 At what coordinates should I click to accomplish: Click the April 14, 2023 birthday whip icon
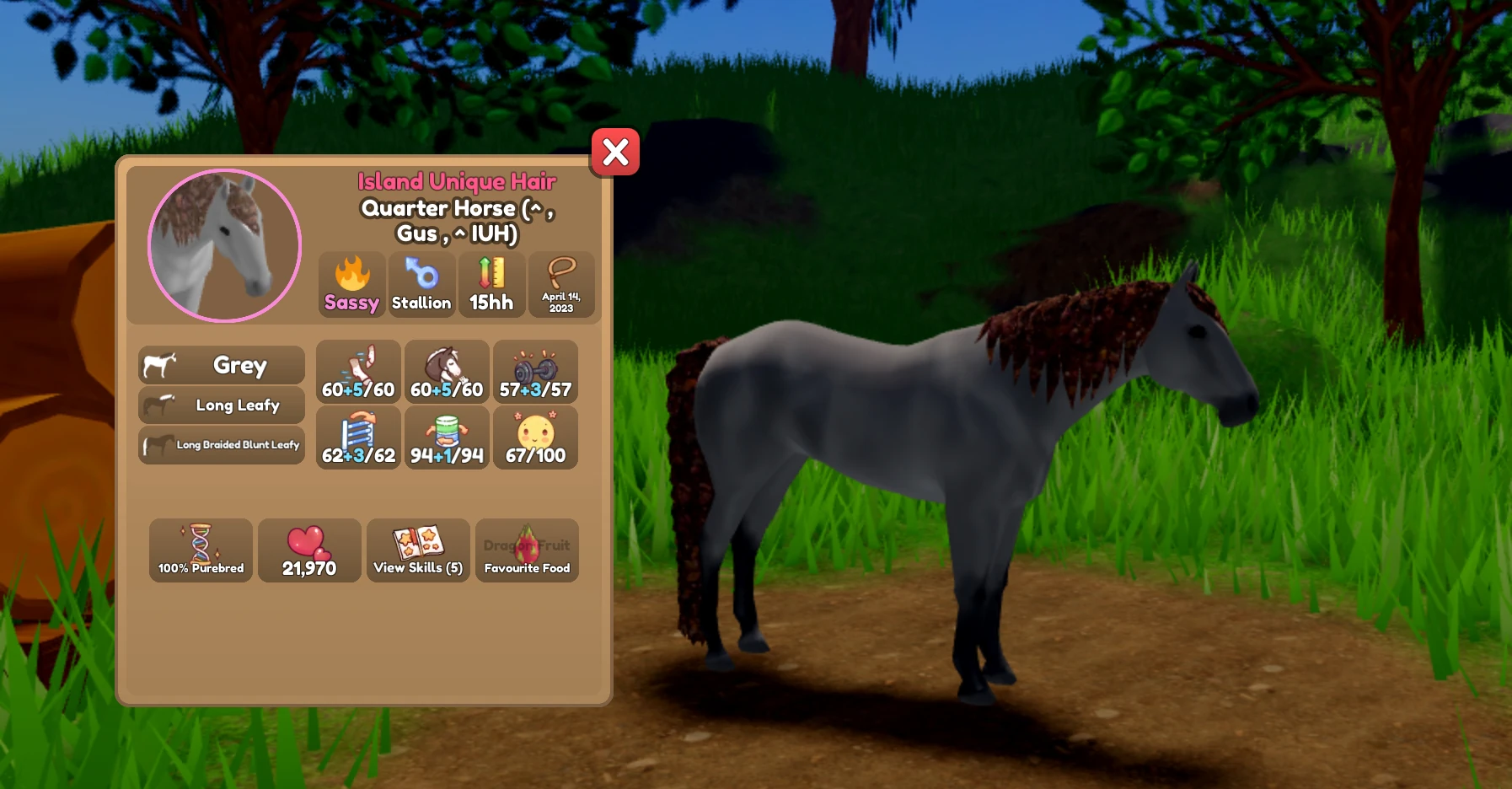562,284
